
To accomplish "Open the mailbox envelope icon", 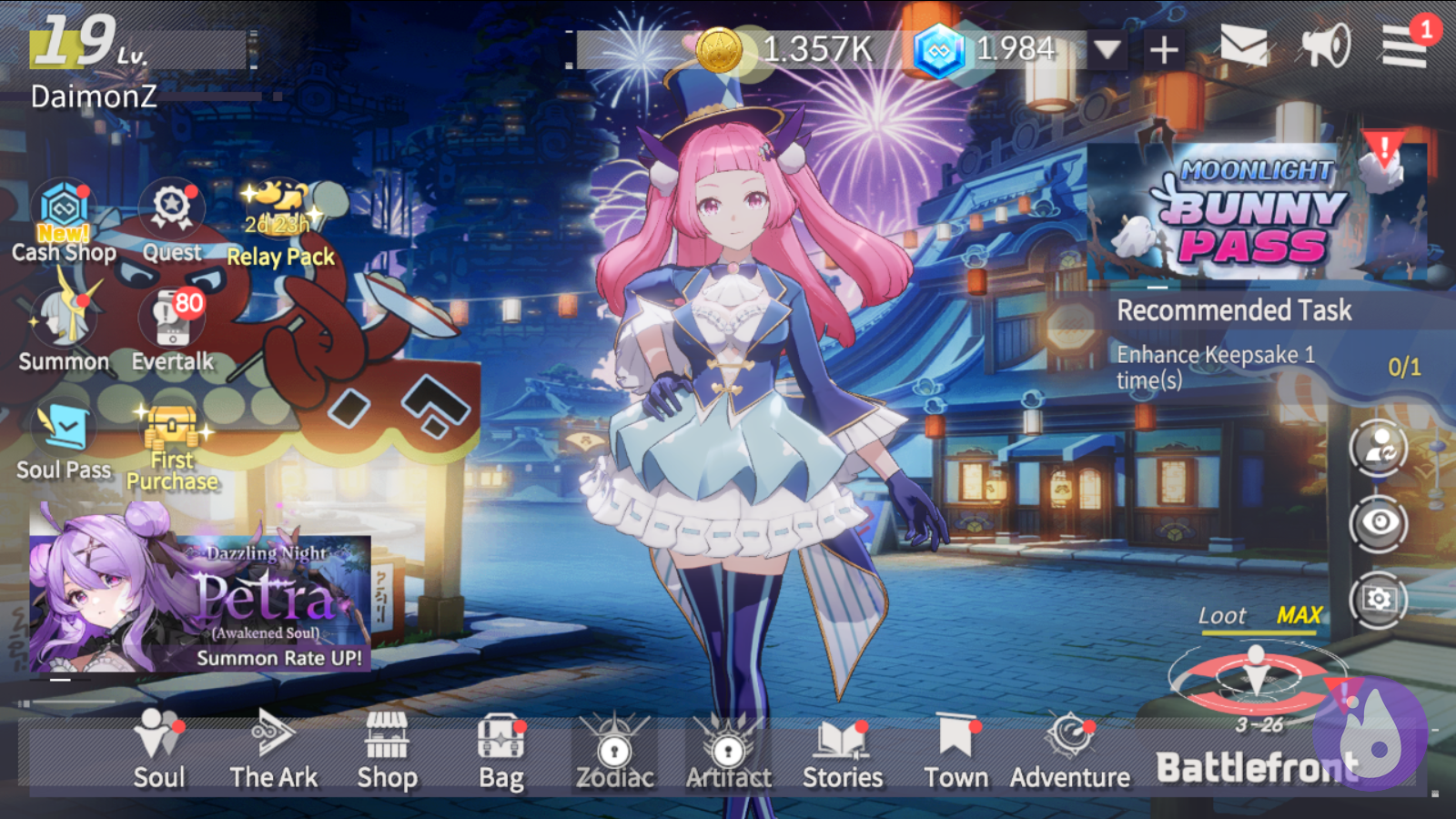I will click(x=1243, y=45).
